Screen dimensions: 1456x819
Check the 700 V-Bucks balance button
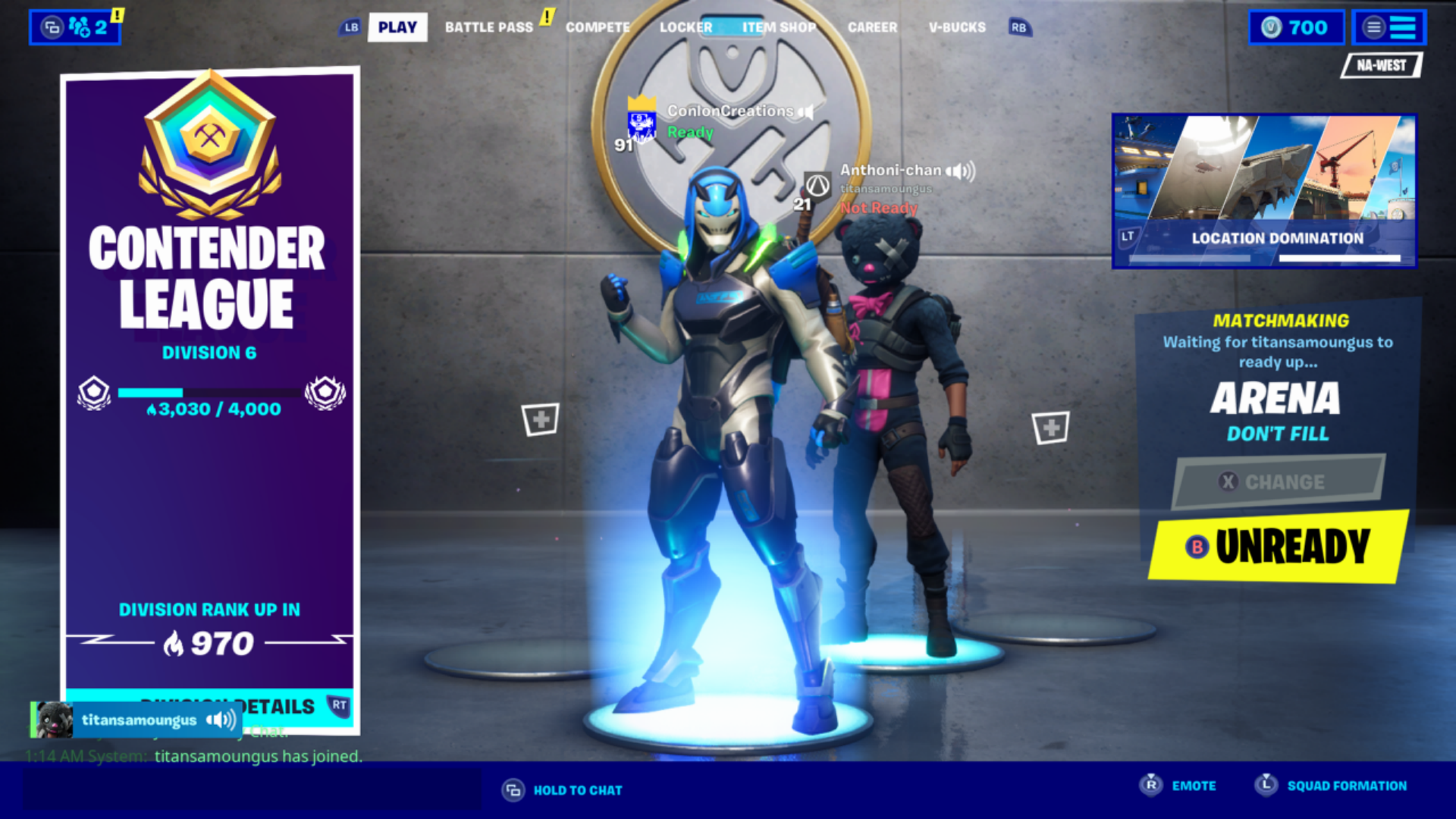(1296, 27)
